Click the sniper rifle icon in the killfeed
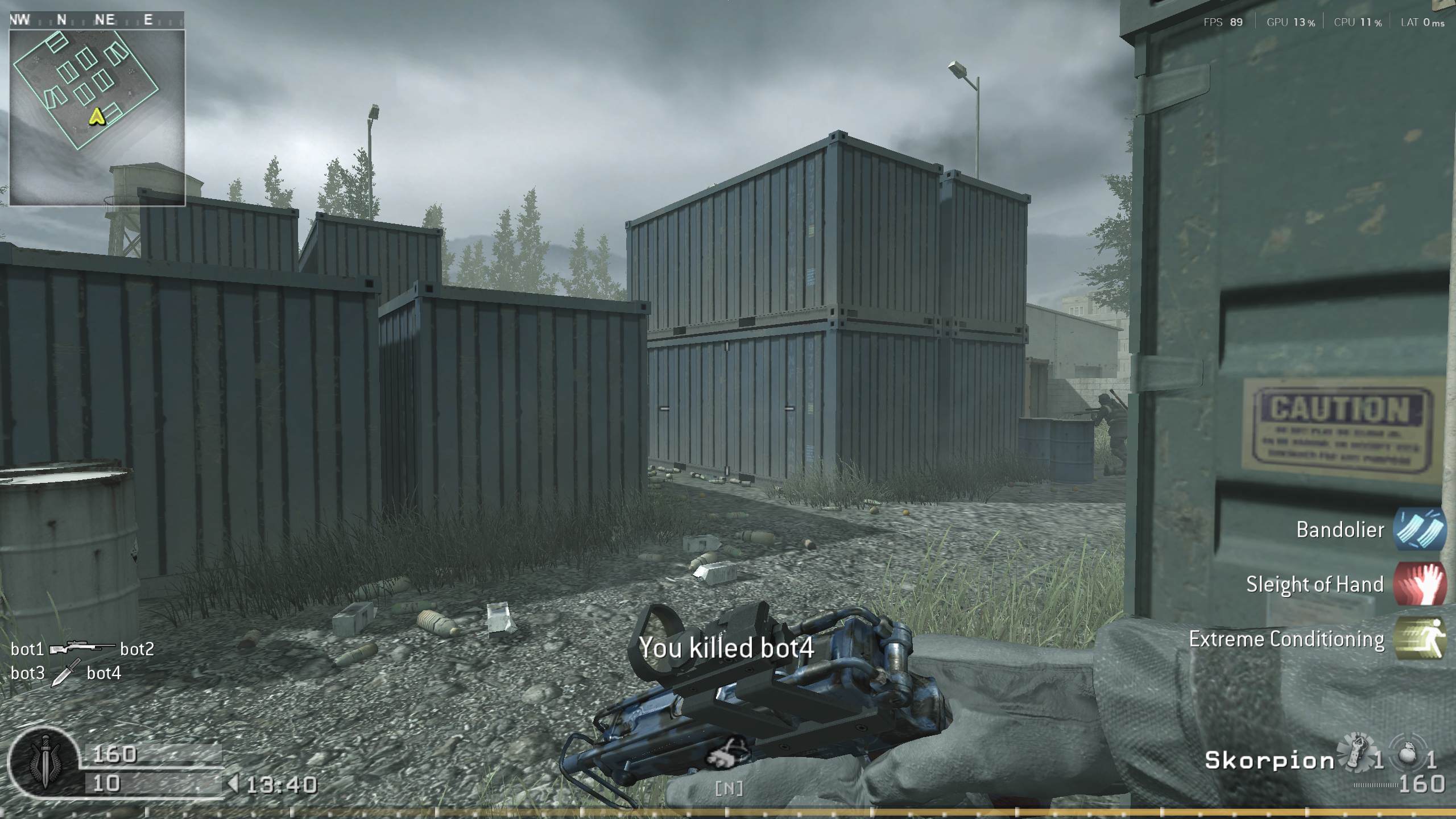The height and width of the screenshot is (819, 1456). click(83, 648)
